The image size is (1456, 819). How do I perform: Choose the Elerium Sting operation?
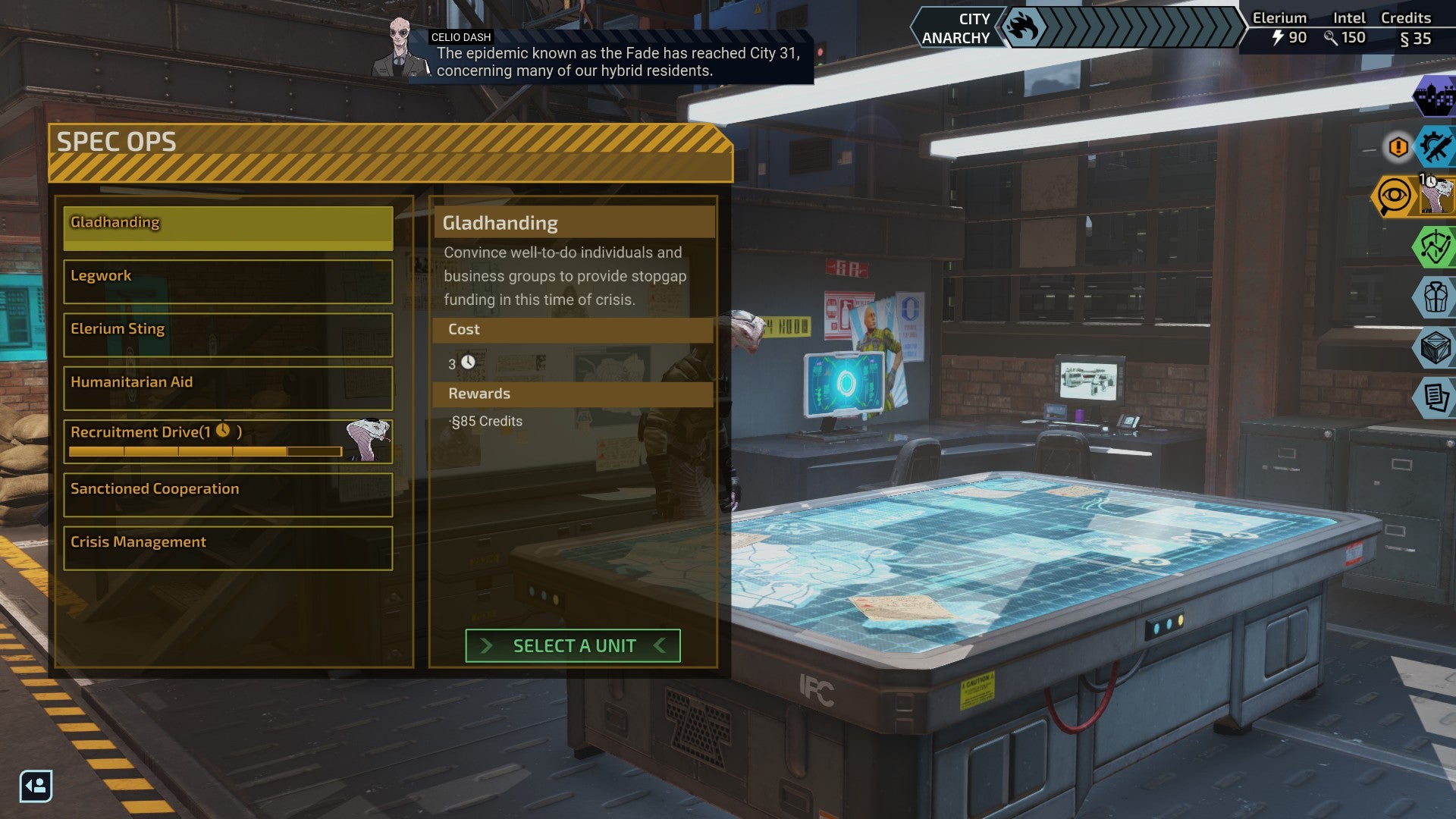(227, 334)
